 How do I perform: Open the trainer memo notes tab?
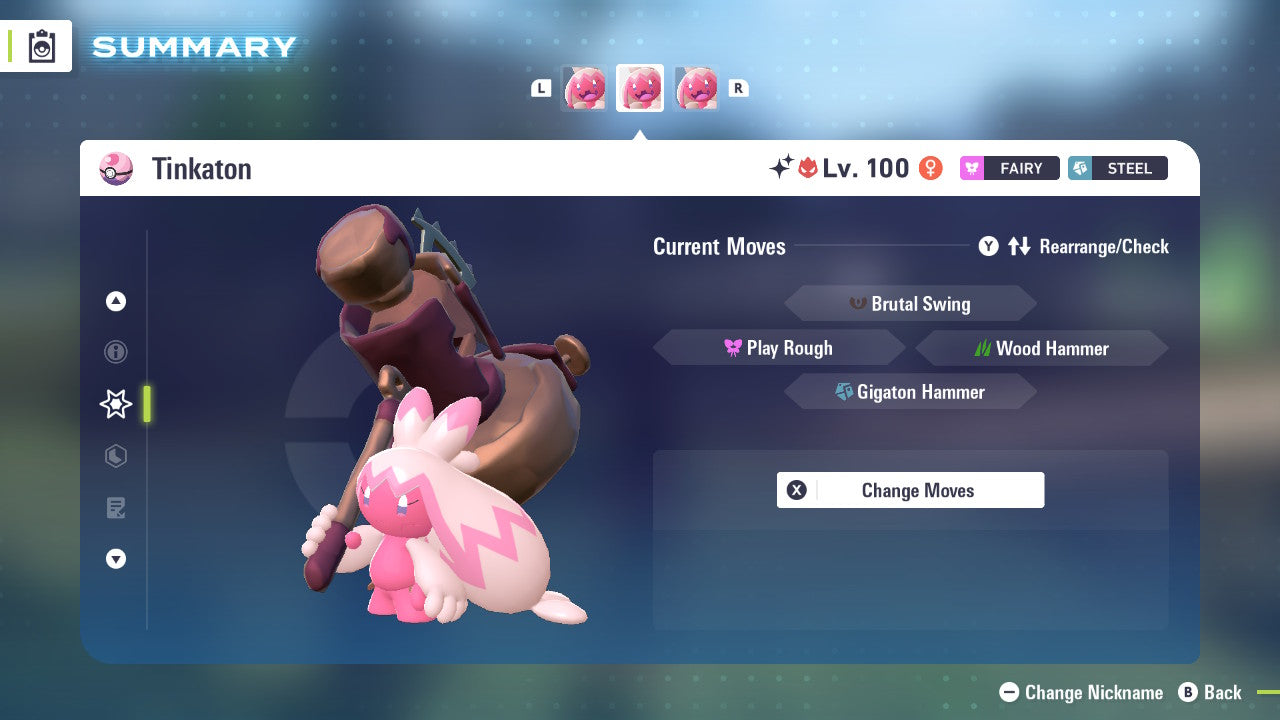(116, 508)
